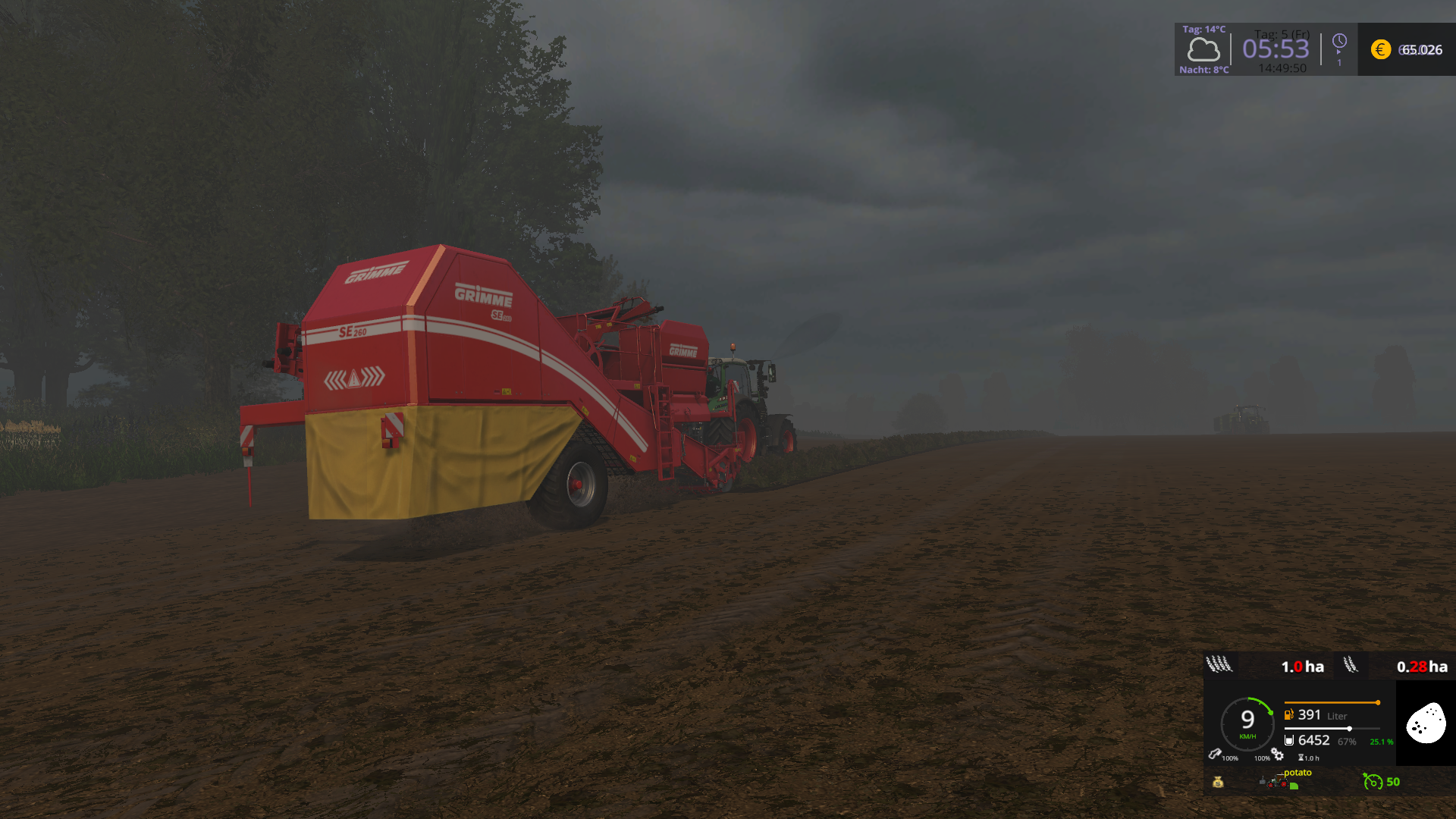
Task: Click the cloudy weather forecast icon
Action: [1203, 50]
